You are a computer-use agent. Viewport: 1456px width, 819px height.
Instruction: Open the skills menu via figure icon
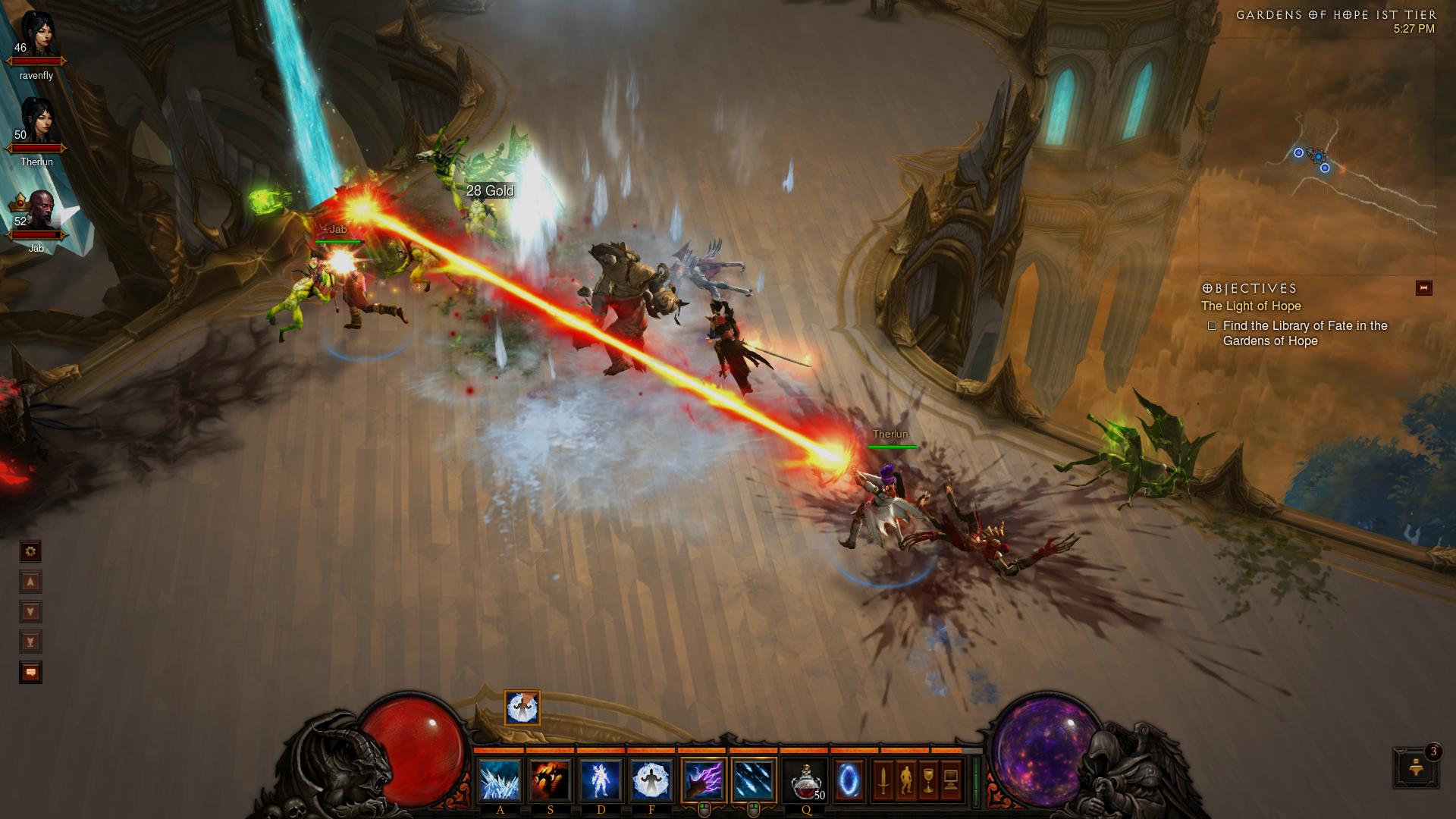coord(905,780)
